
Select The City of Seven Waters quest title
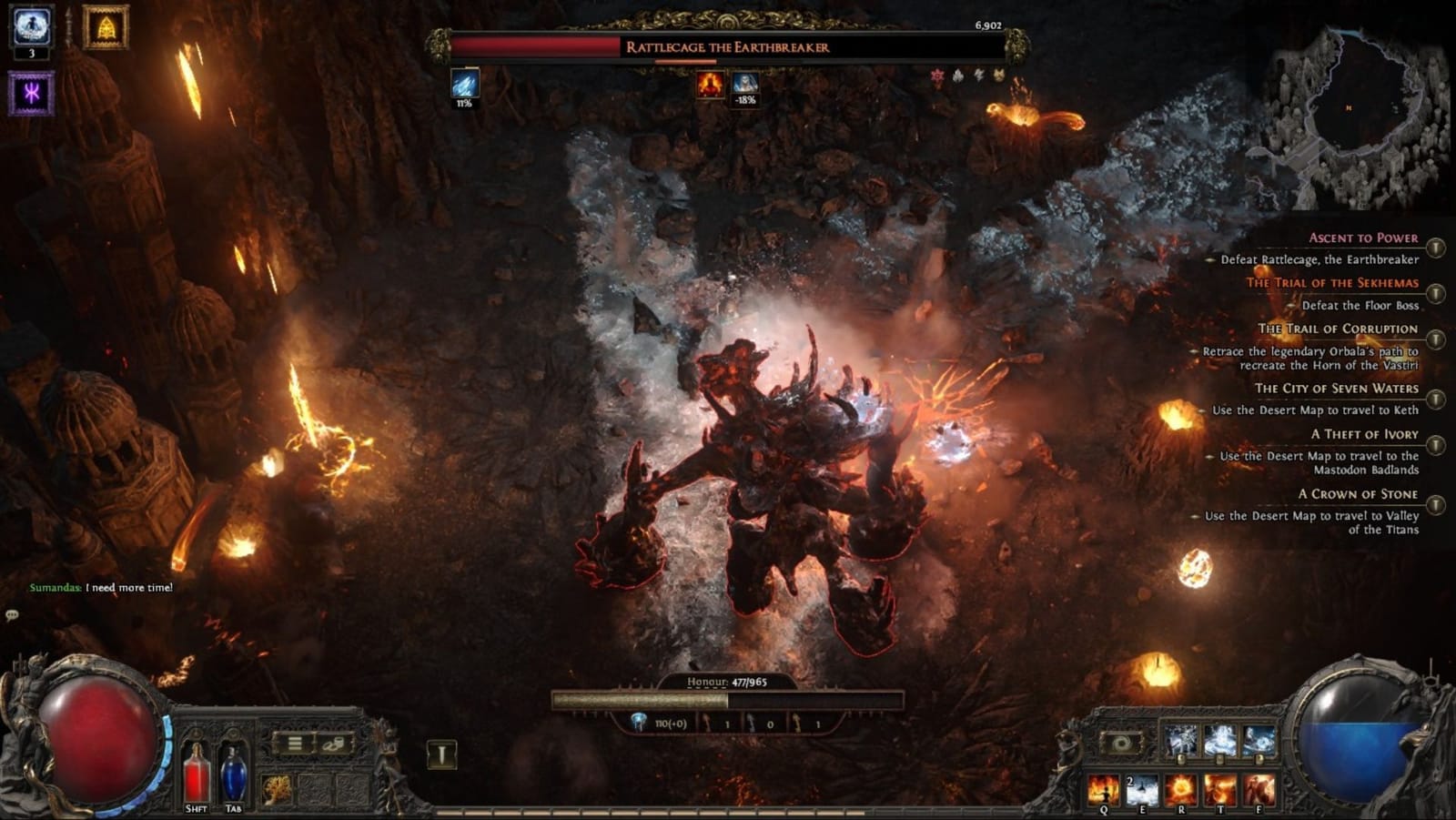[1336, 388]
